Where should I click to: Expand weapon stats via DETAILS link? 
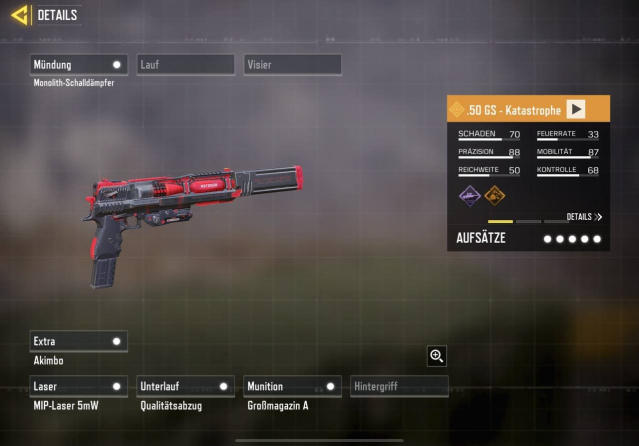[x=584, y=217]
